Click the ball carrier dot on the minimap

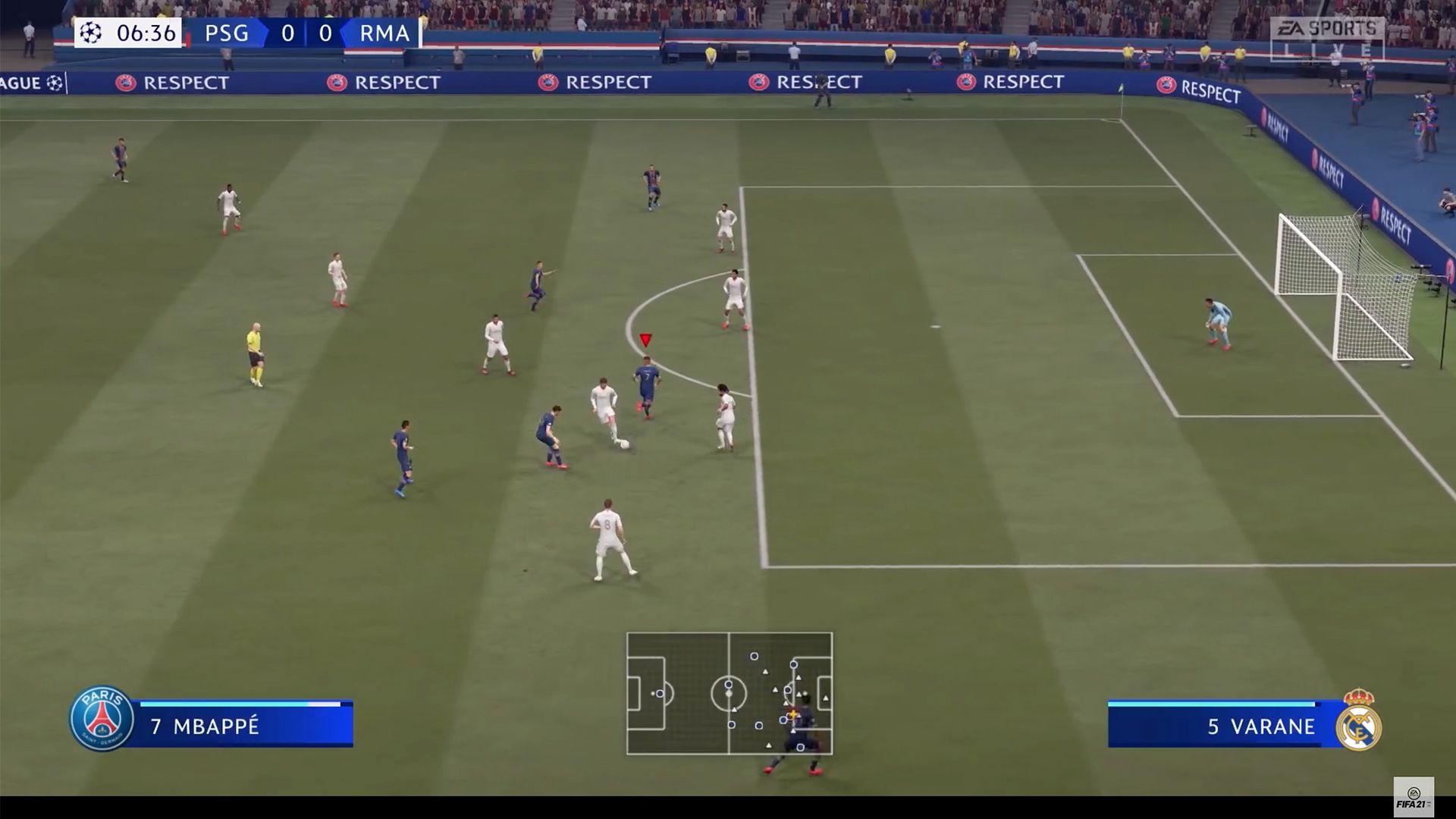click(x=792, y=714)
